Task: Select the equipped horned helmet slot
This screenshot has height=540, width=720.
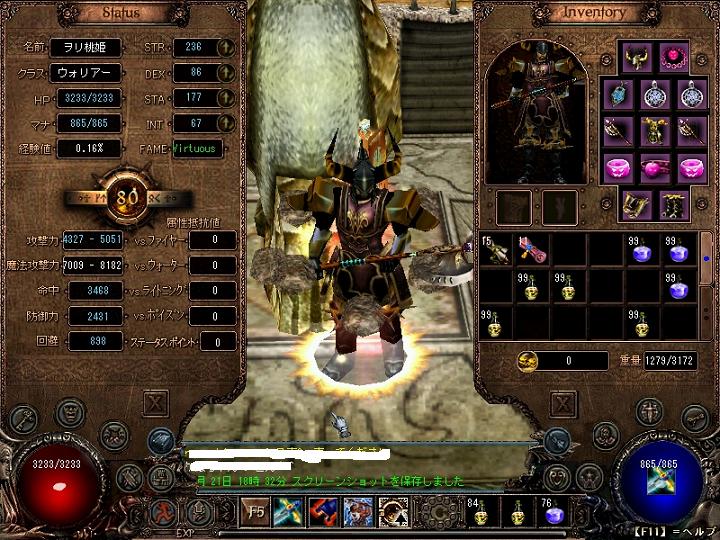Action: pyautogui.click(x=635, y=57)
